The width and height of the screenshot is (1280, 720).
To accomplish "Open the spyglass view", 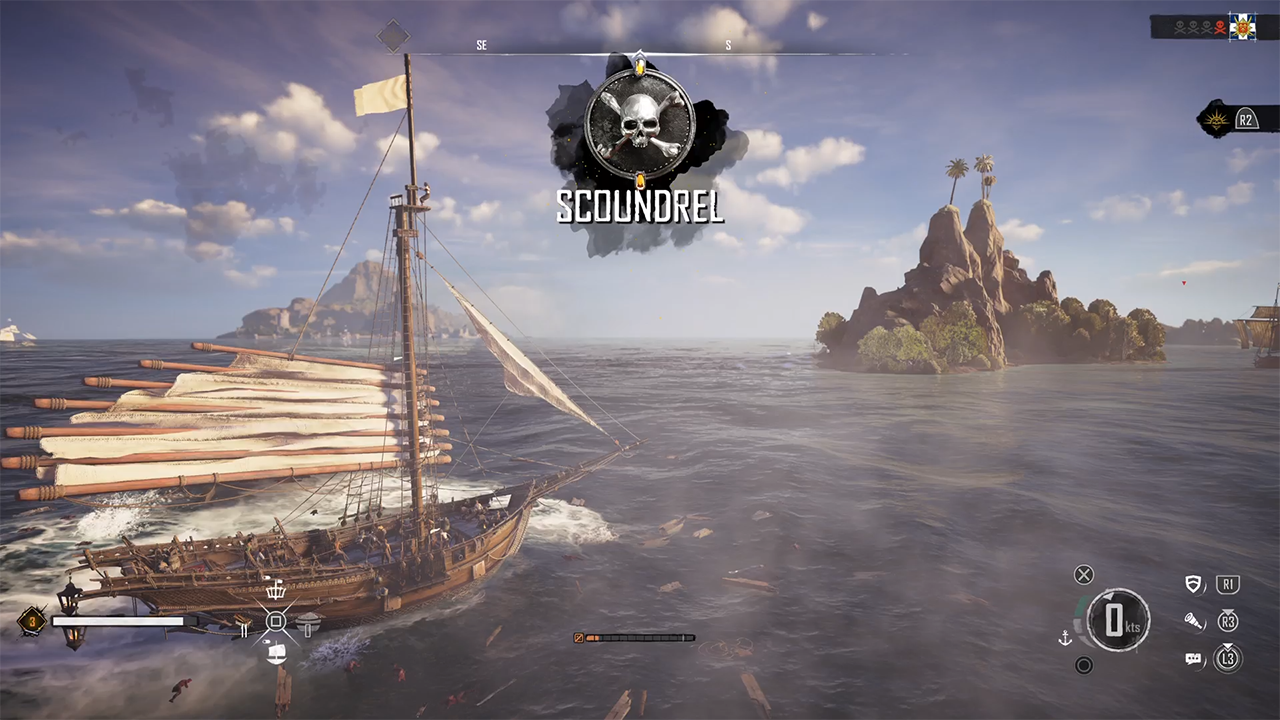I will click(1193, 622).
